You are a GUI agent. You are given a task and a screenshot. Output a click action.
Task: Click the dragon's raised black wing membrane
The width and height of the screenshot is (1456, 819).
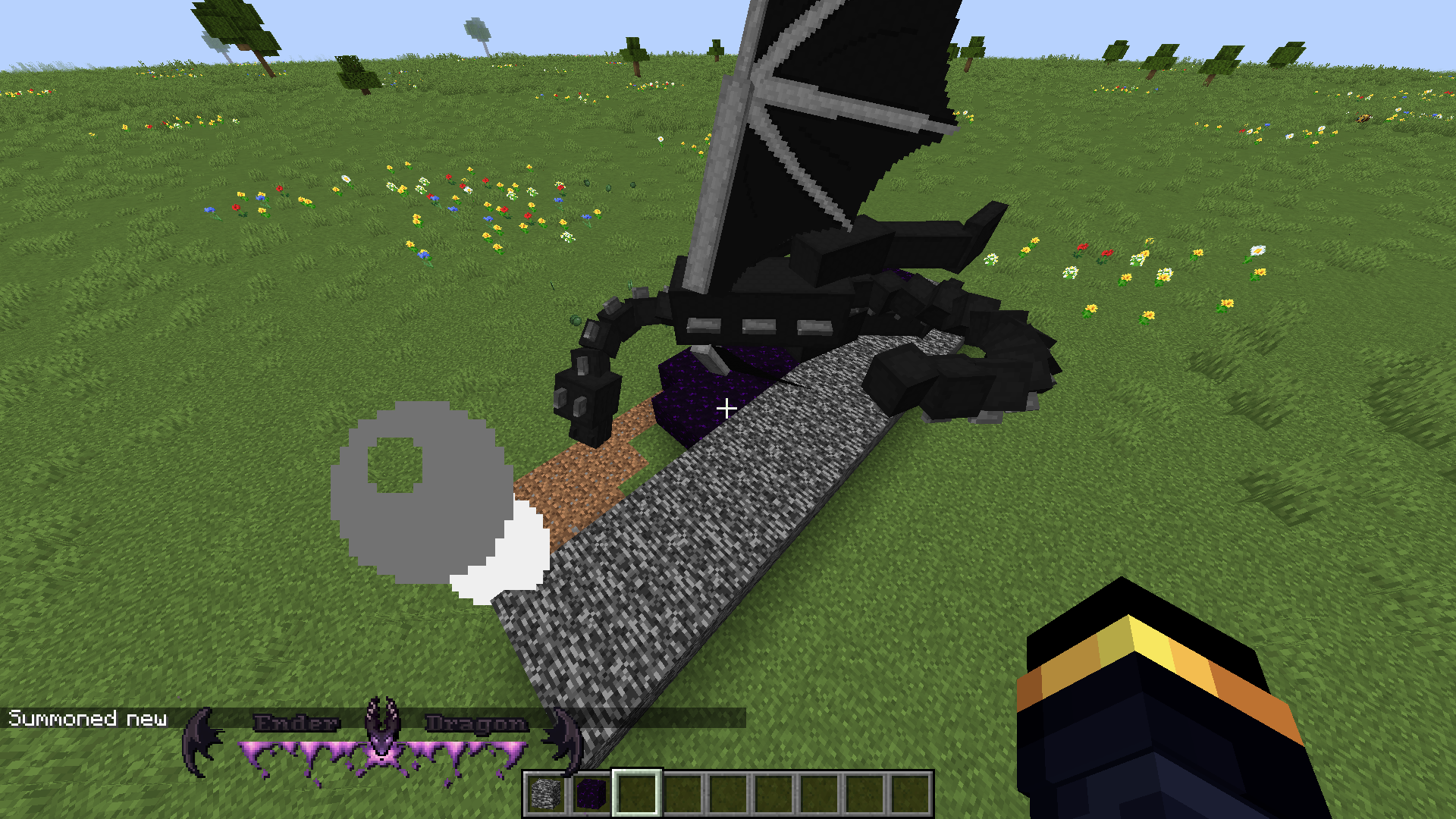coord(834,114)
